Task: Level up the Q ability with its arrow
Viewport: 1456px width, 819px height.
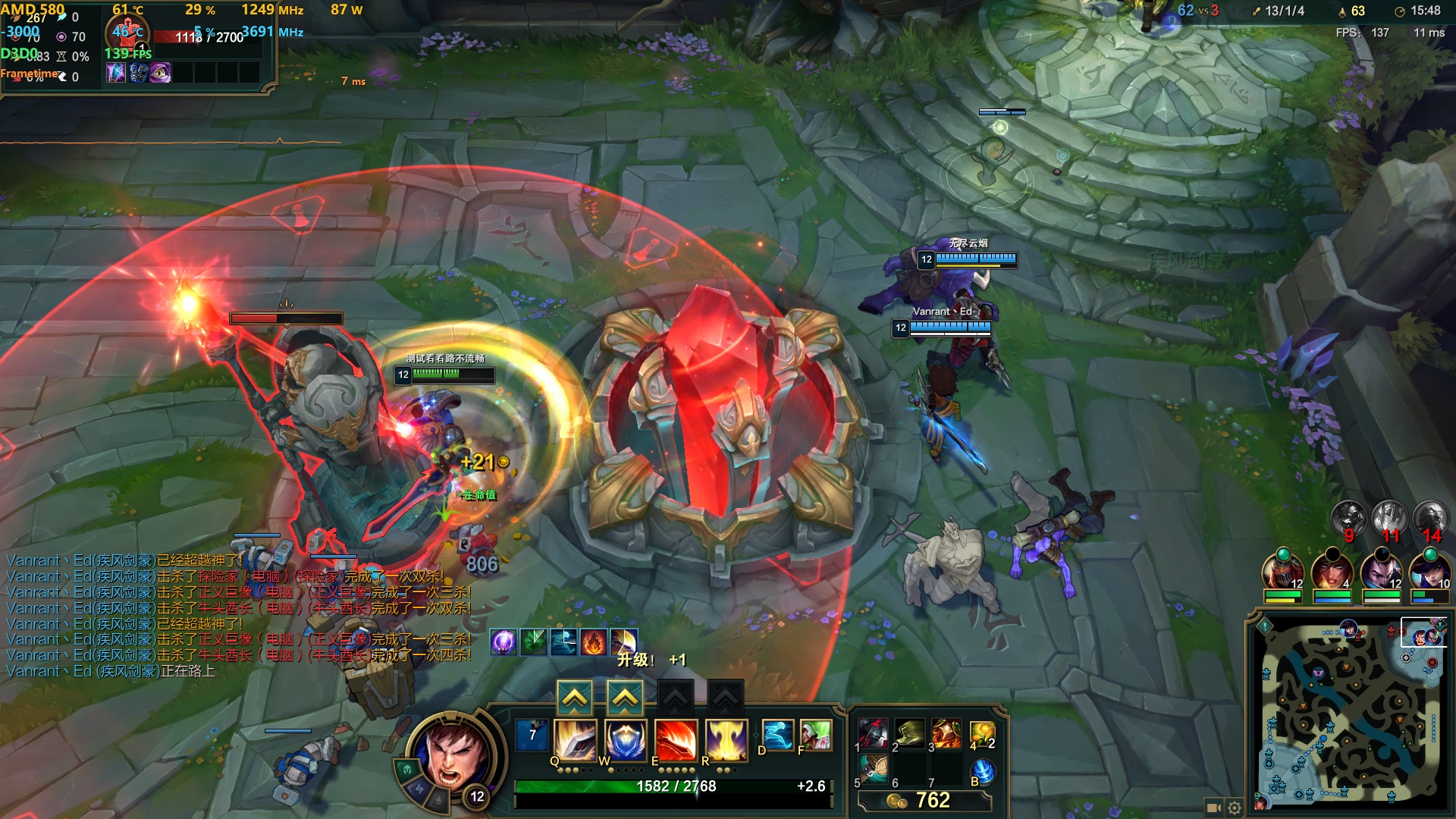Action: [575, 698]
